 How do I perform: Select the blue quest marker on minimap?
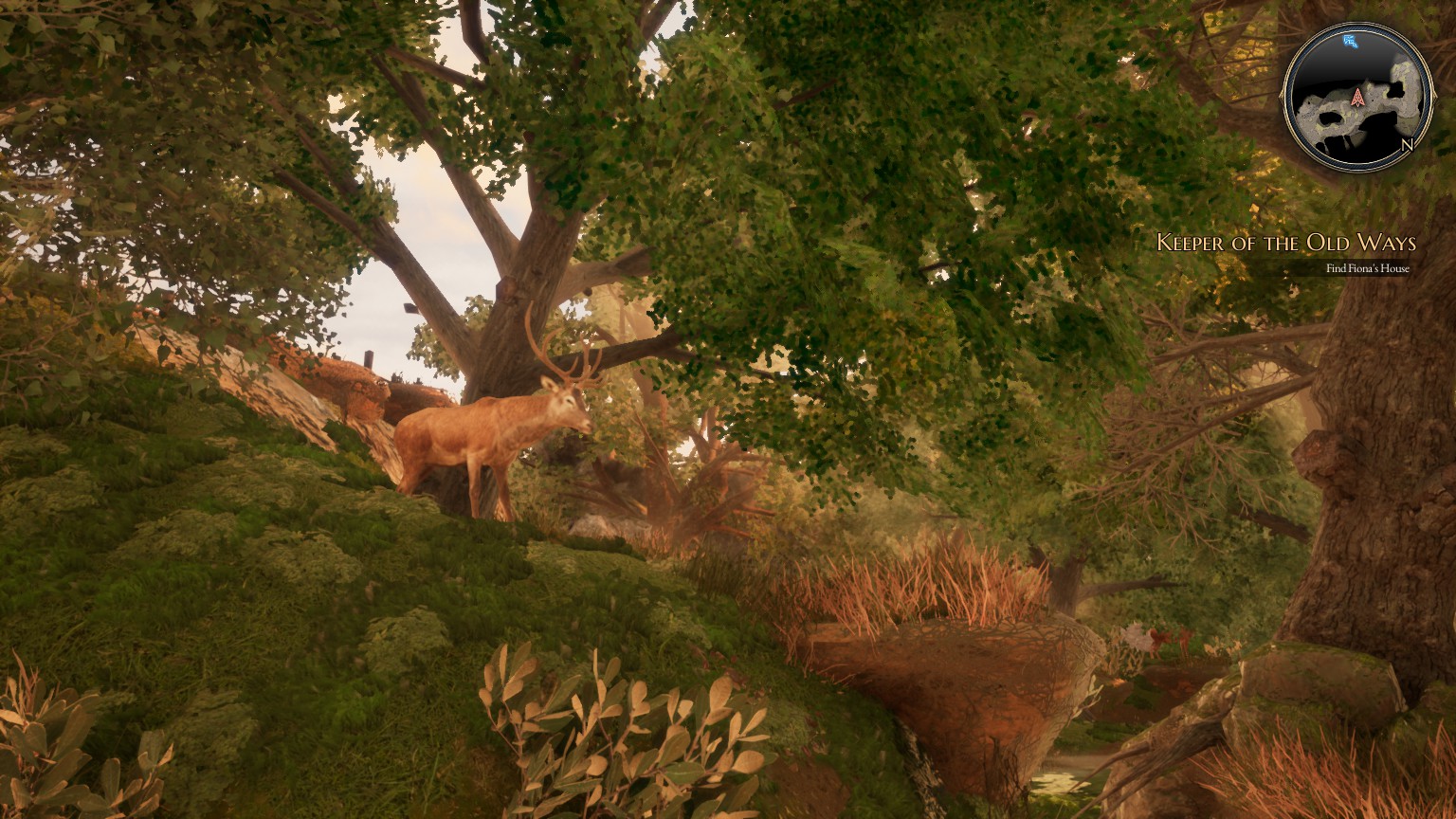pos(1351,41)
